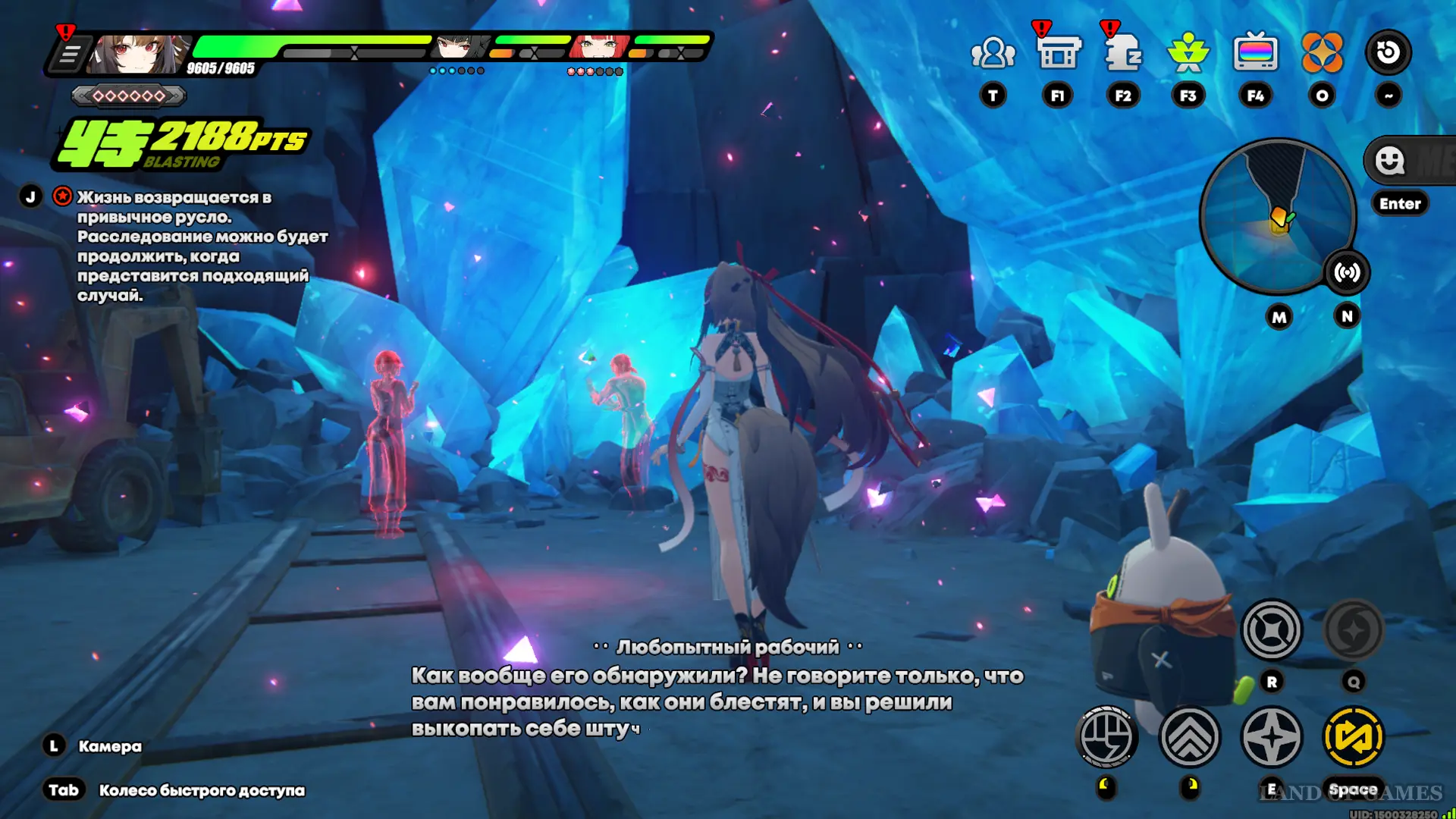Use the fist basic attack ability
Viewport: 1456px width, 819px height.
point(1106,736)
